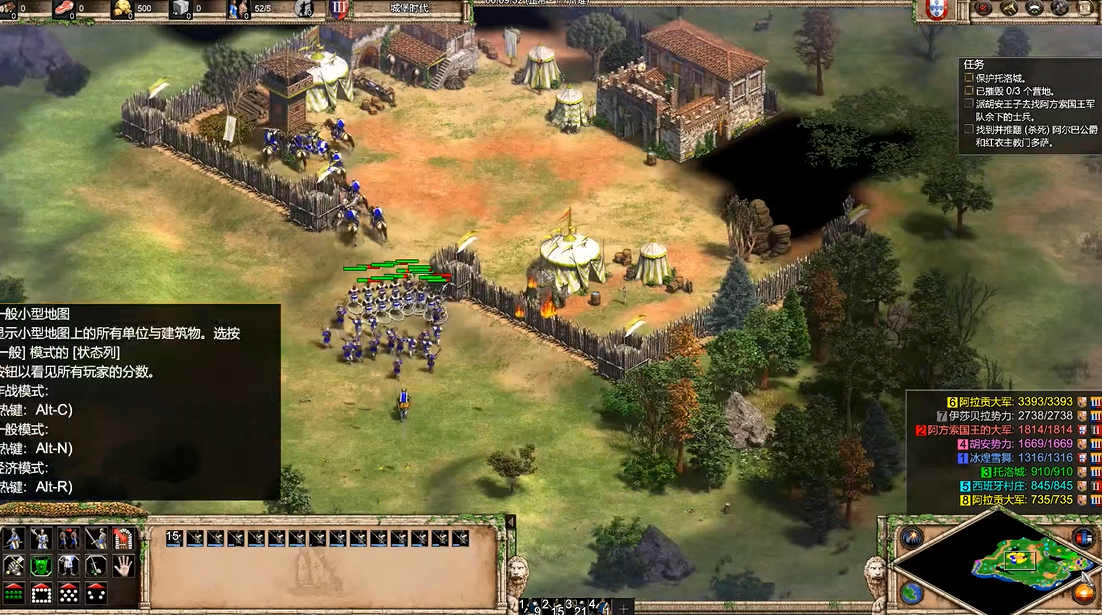The height and width of the screenshot is (615, 1102).
Task: Open the main menu button at top-right corner
Action: coord(1085,9)
